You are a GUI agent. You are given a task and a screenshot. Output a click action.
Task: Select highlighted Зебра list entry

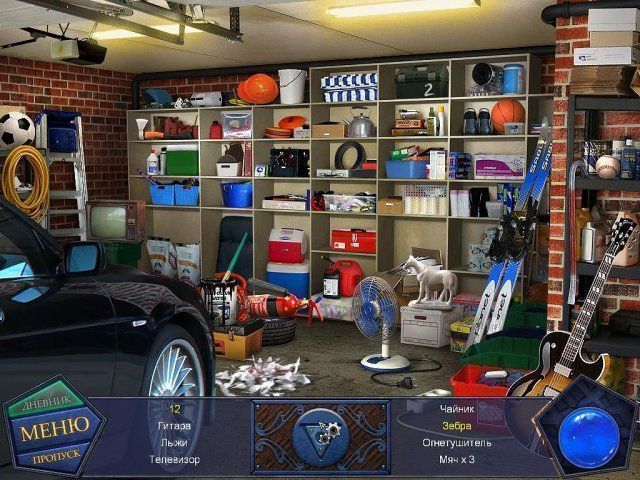point(456,425)
